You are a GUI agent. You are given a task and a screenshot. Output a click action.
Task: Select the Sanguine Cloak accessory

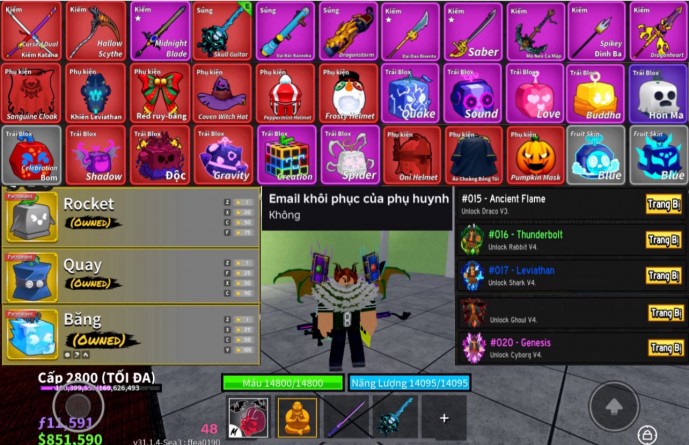tap(31, 94)
